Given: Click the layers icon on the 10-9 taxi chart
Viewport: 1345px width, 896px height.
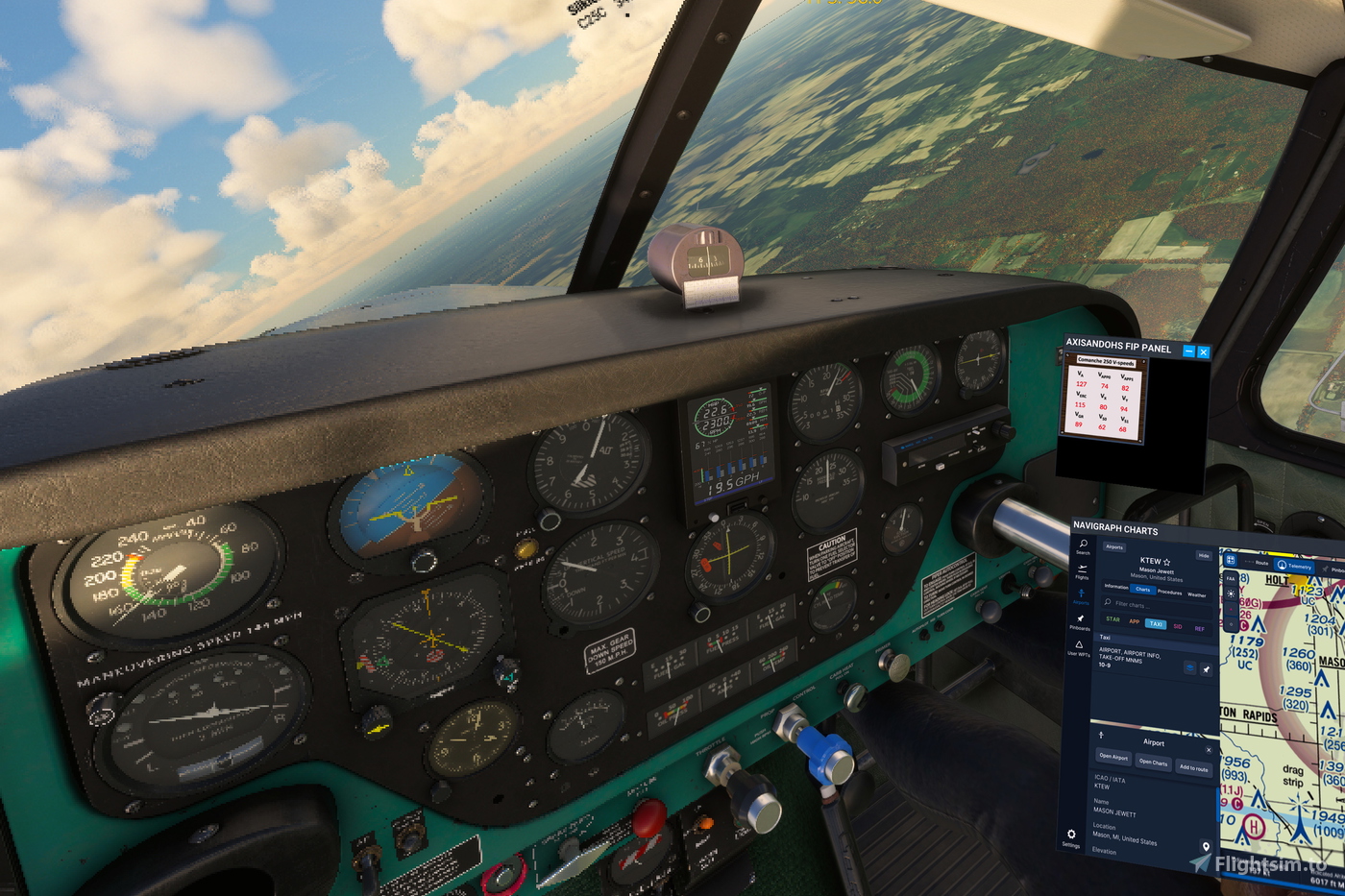Looking at the screenshot, I should click(x=1189, y=668).
